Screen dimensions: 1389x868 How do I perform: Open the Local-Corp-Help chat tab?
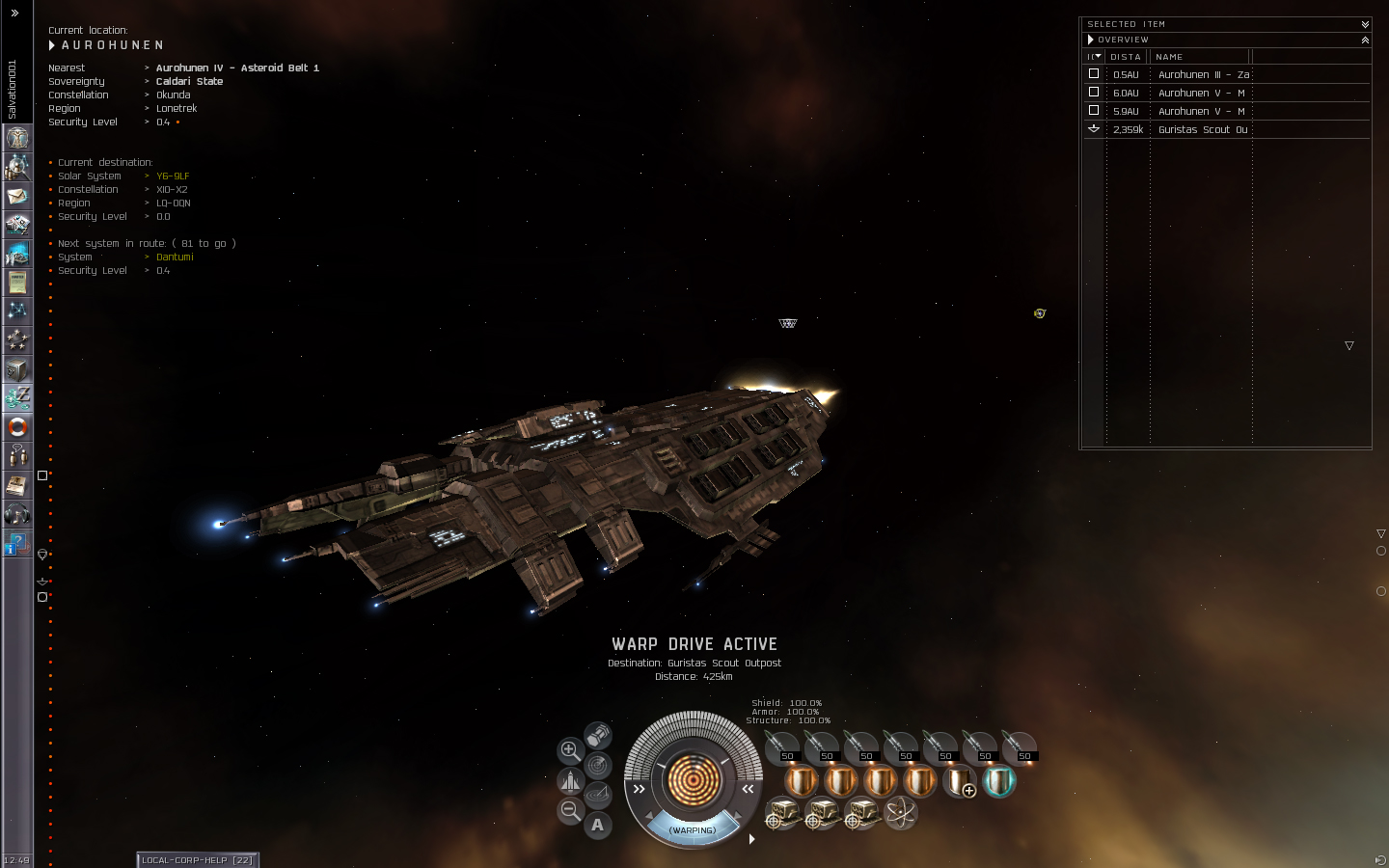[x=197, y=859]
